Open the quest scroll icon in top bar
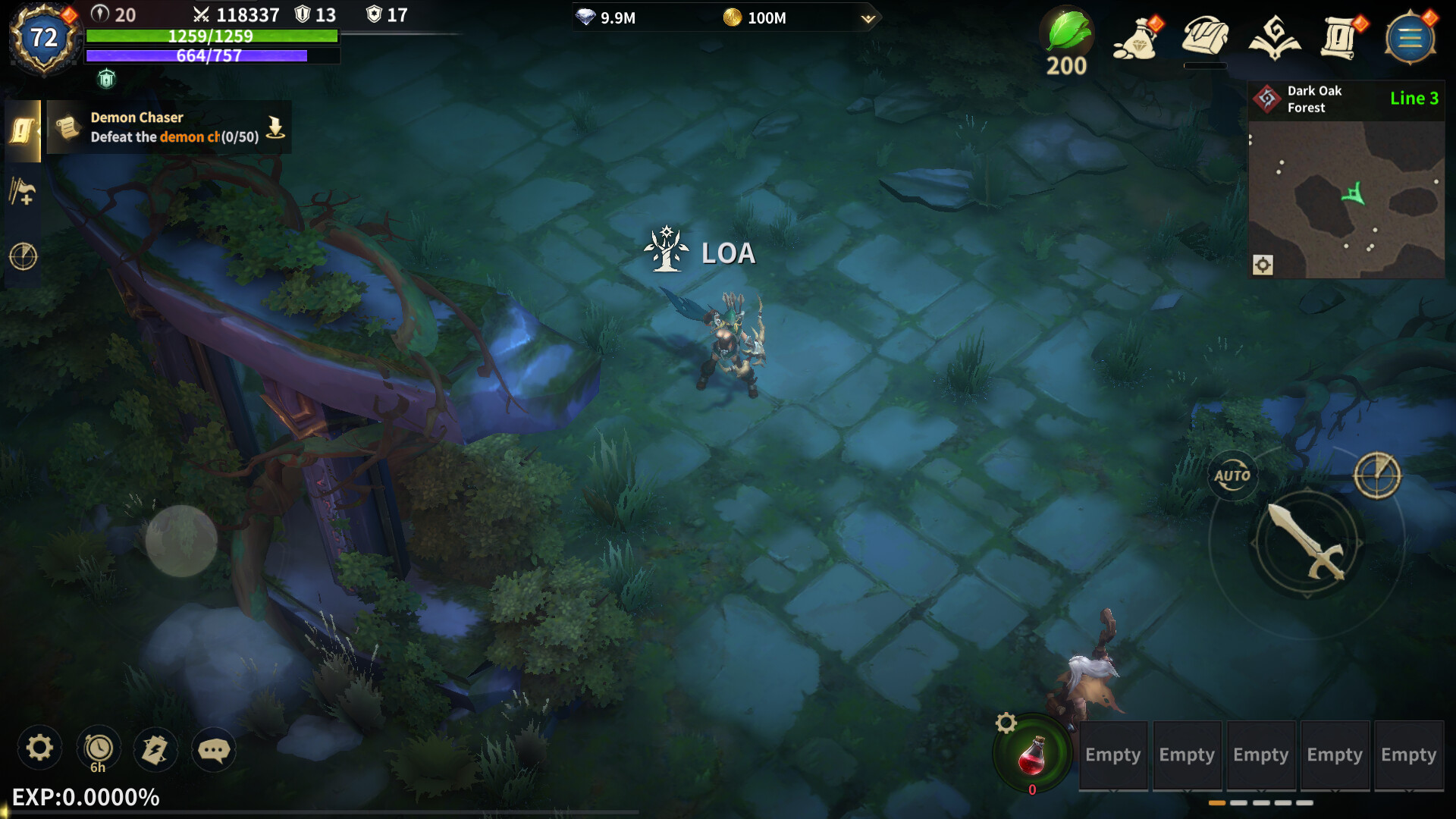 click(x=1338, y=36)
